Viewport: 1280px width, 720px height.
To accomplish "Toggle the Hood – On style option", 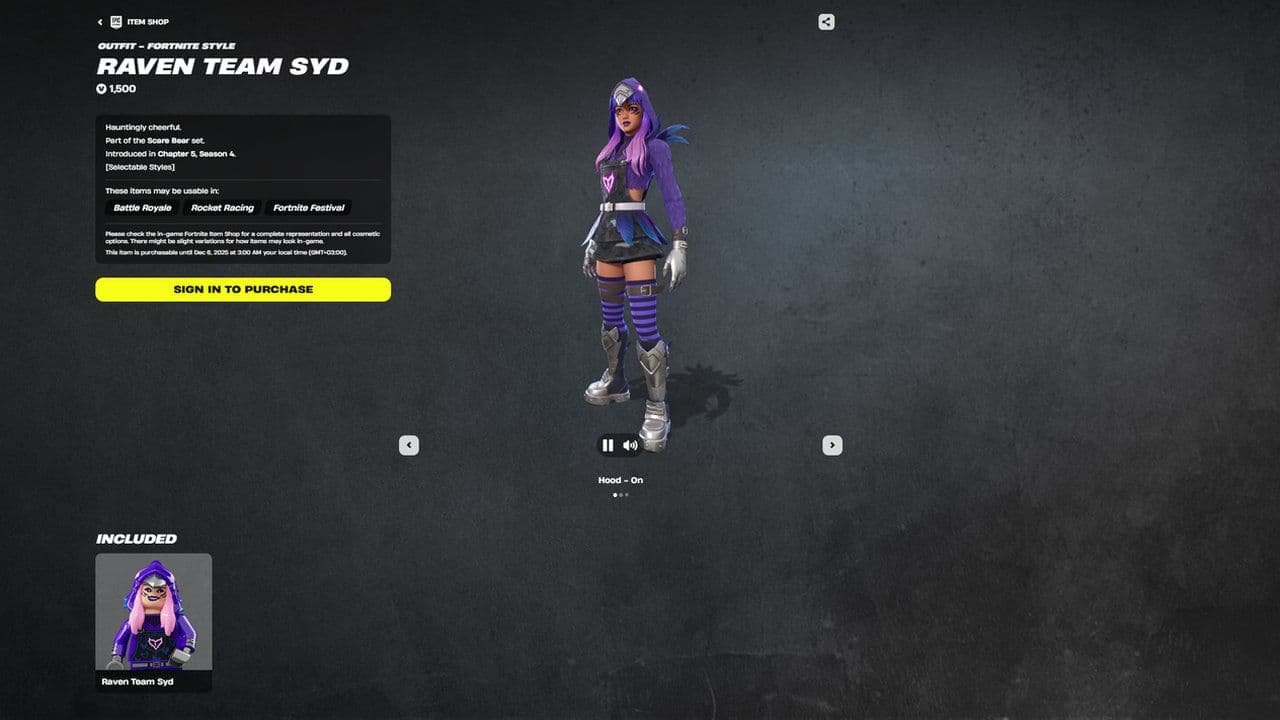I will (x=620, y=480).
